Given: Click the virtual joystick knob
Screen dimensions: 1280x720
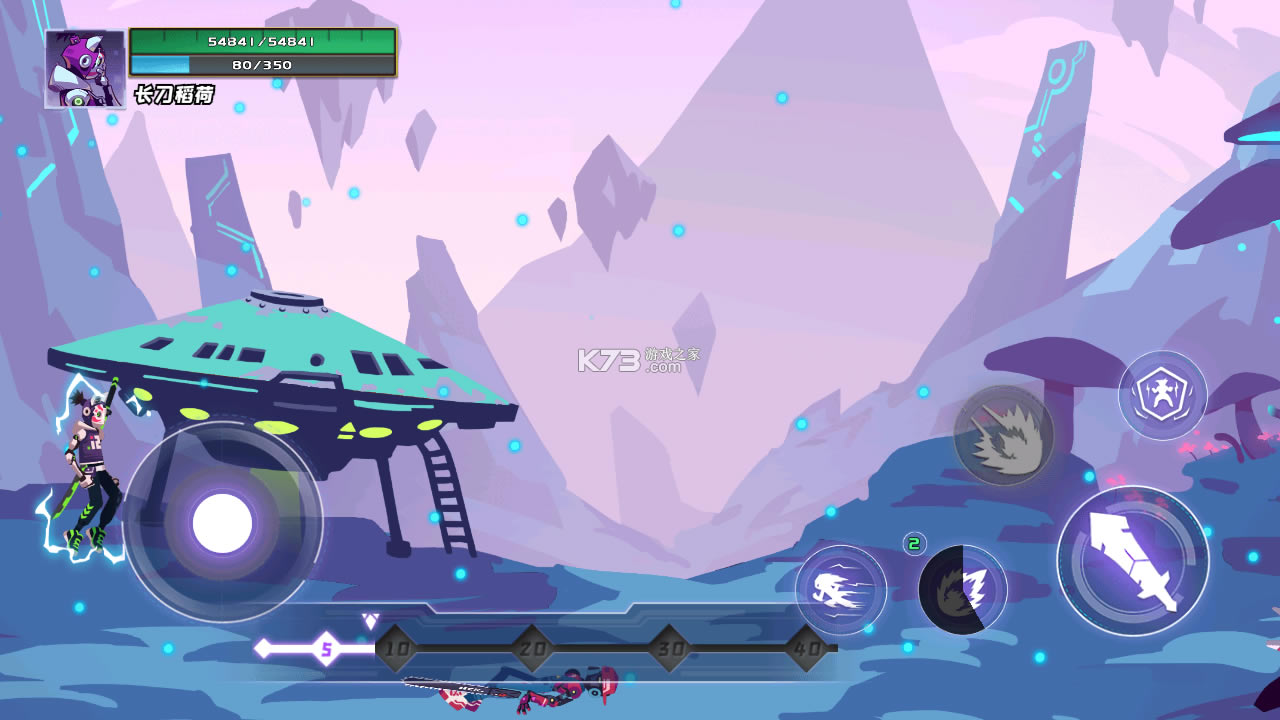Looking at the screenshot, I should [x=222, y=523].
